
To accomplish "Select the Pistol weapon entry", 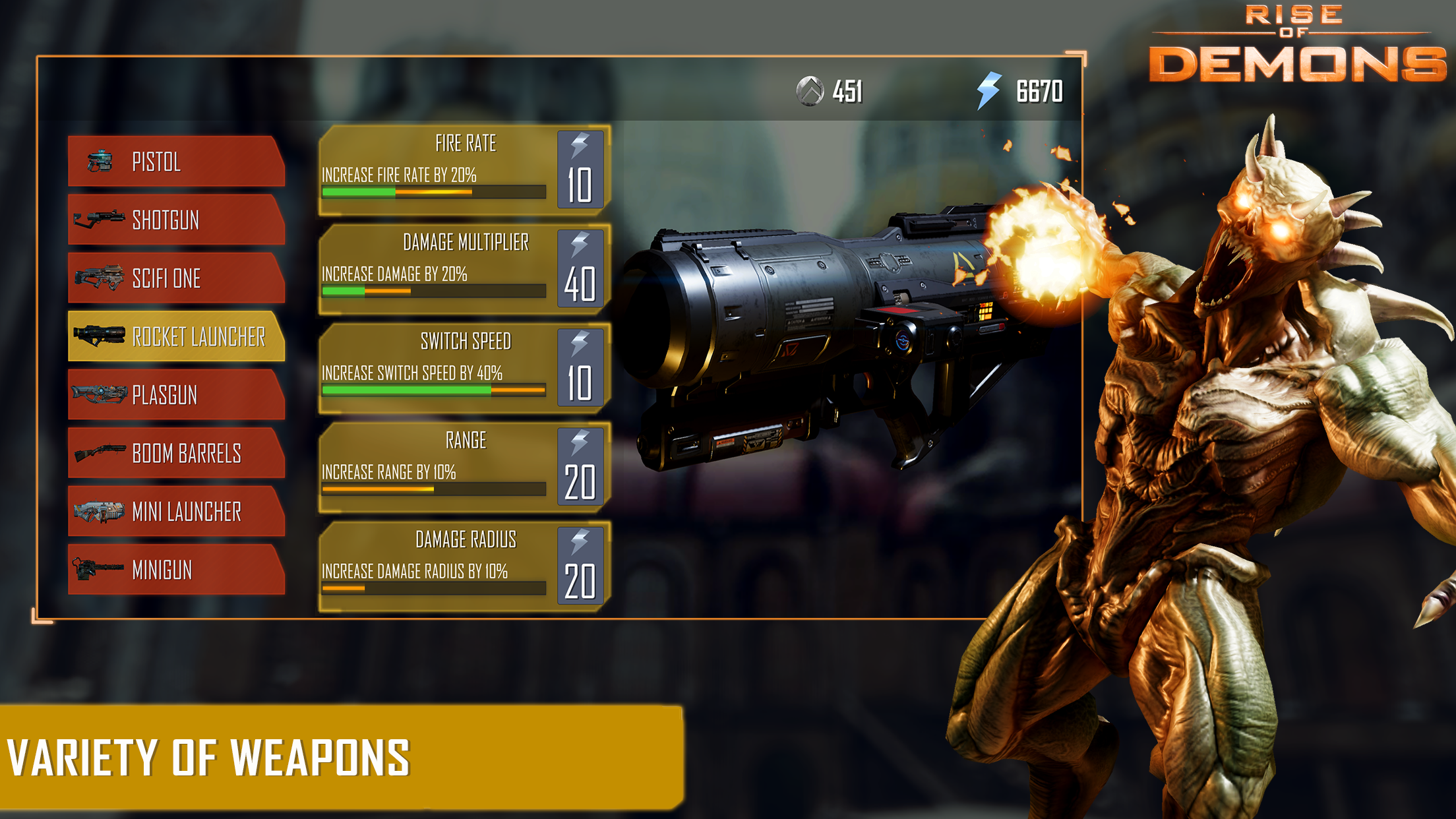I will pos(176,162).
